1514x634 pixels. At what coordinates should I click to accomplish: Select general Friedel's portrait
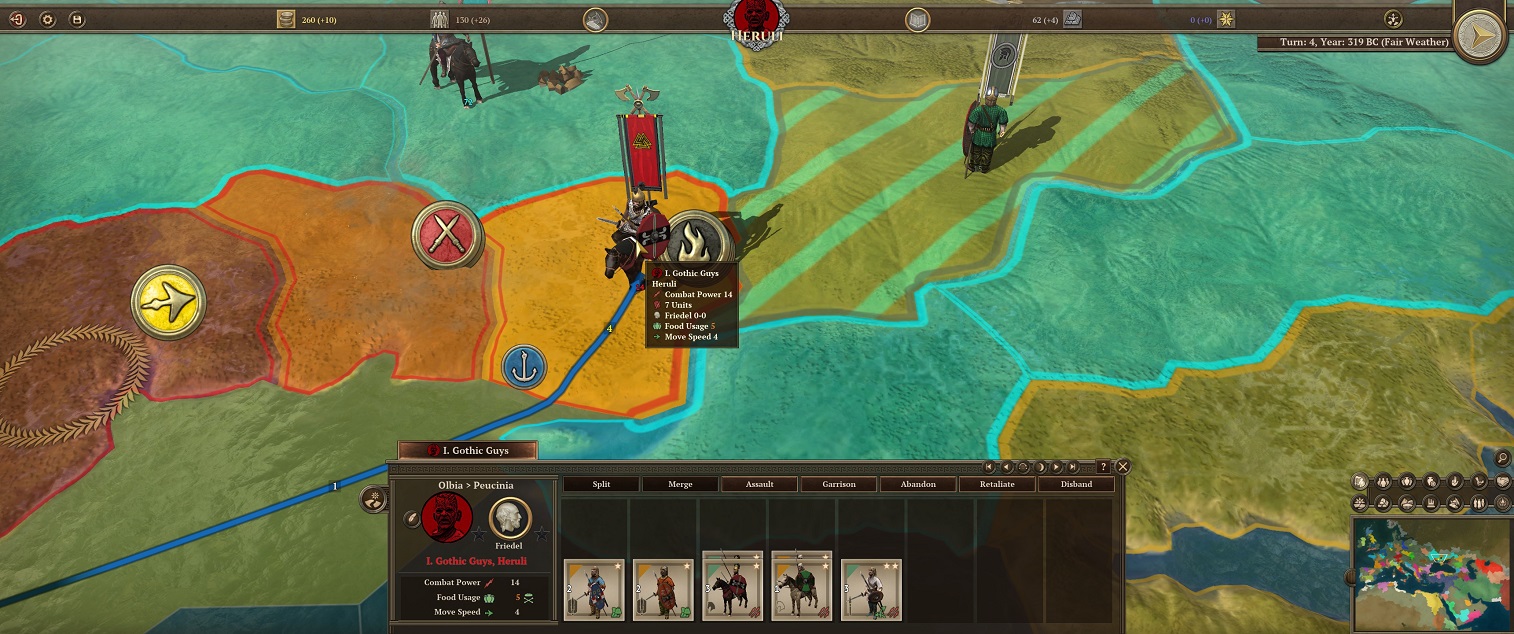tap(510, 518)
